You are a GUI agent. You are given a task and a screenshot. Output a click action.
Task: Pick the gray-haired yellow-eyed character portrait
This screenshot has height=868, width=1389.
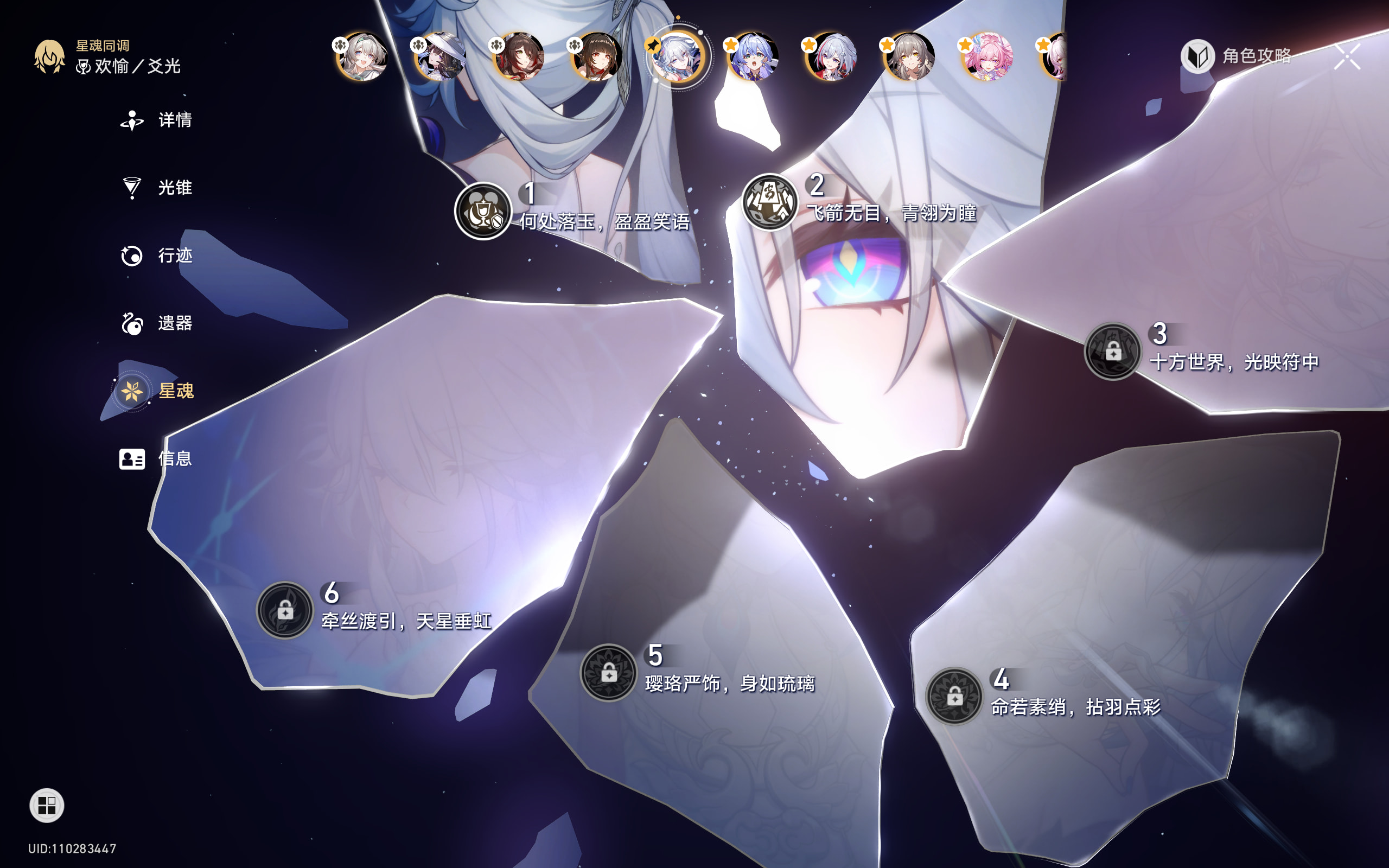(x=909, y=56)
